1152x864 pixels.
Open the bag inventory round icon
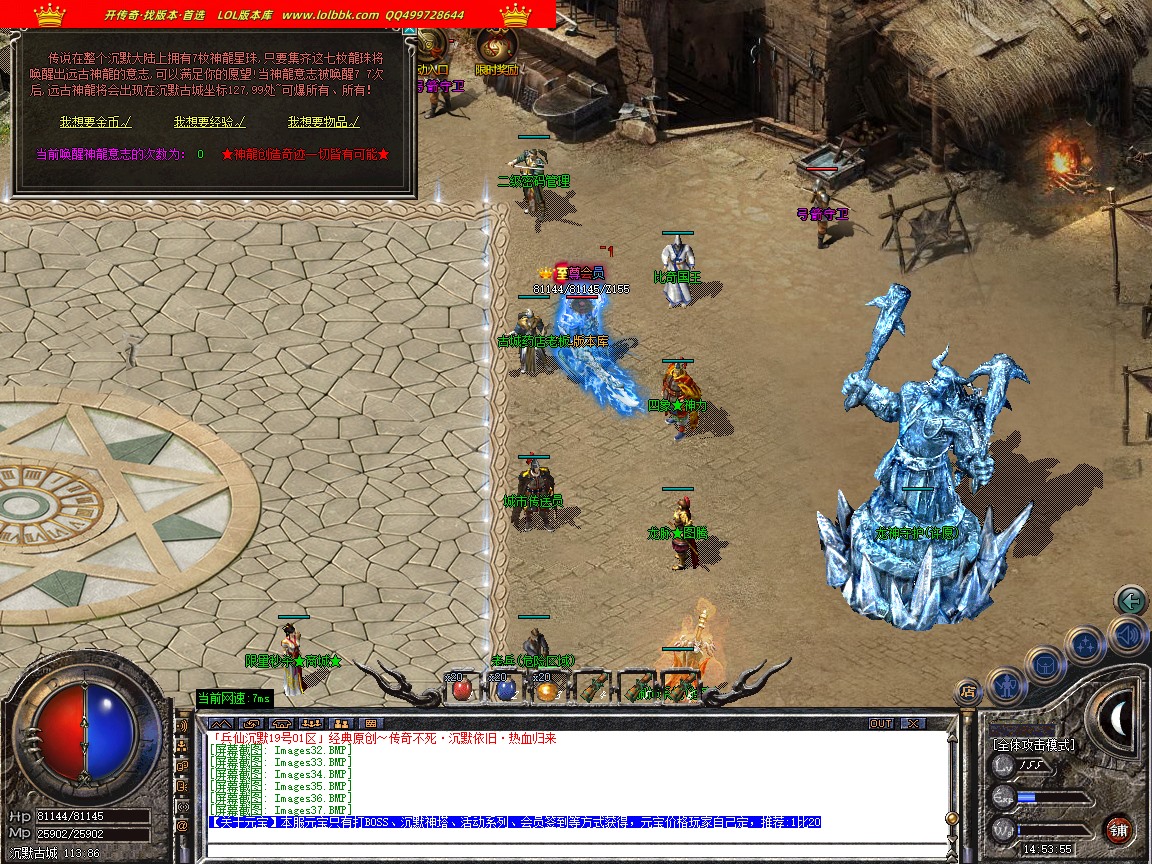click(x=1045, y=665)
